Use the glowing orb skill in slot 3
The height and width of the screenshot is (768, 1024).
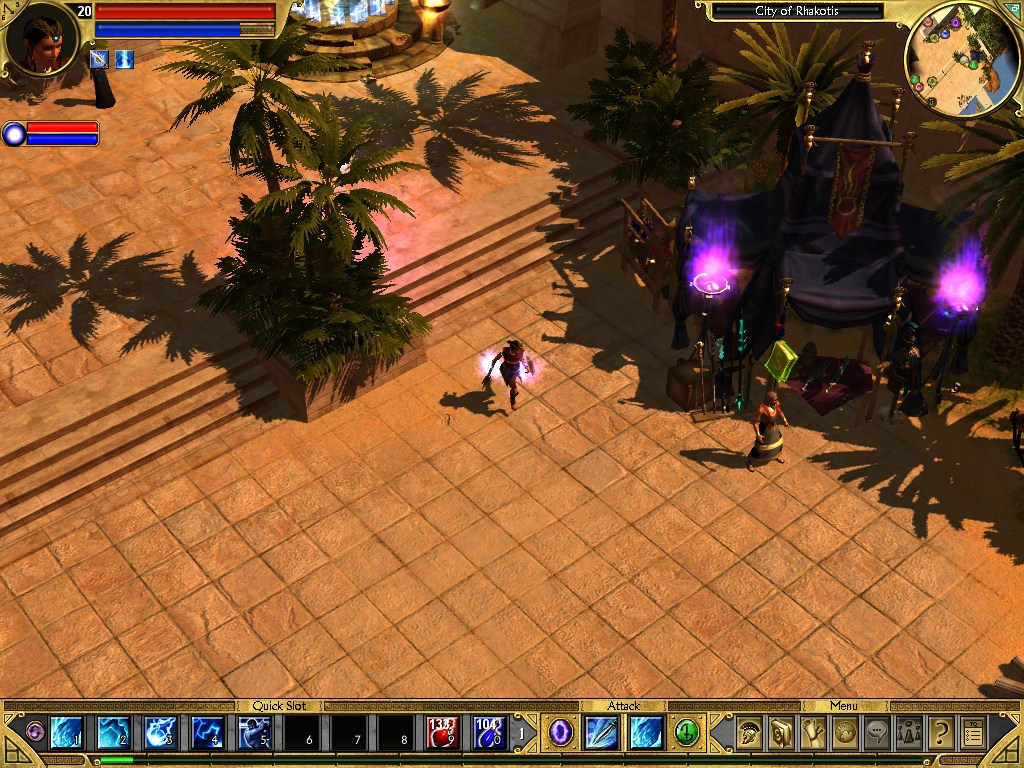pos(160,733)
